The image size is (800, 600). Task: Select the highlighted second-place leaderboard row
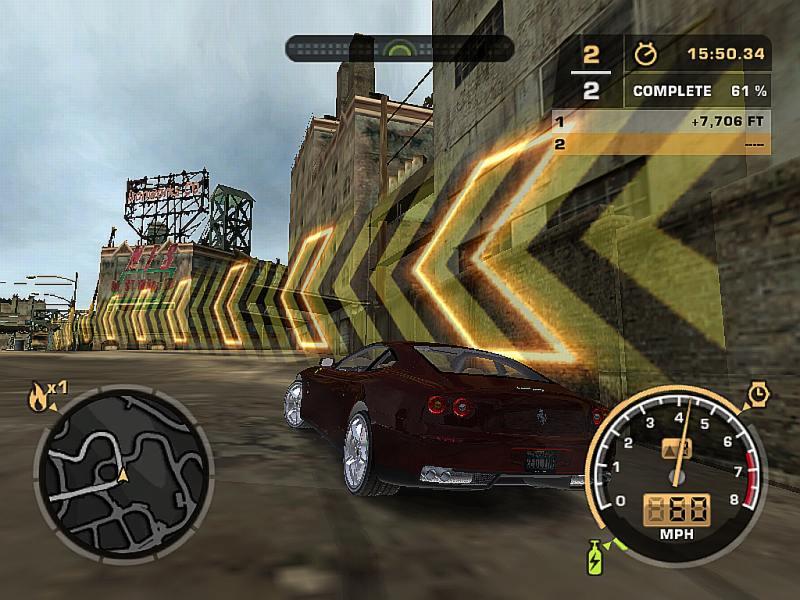661,144
